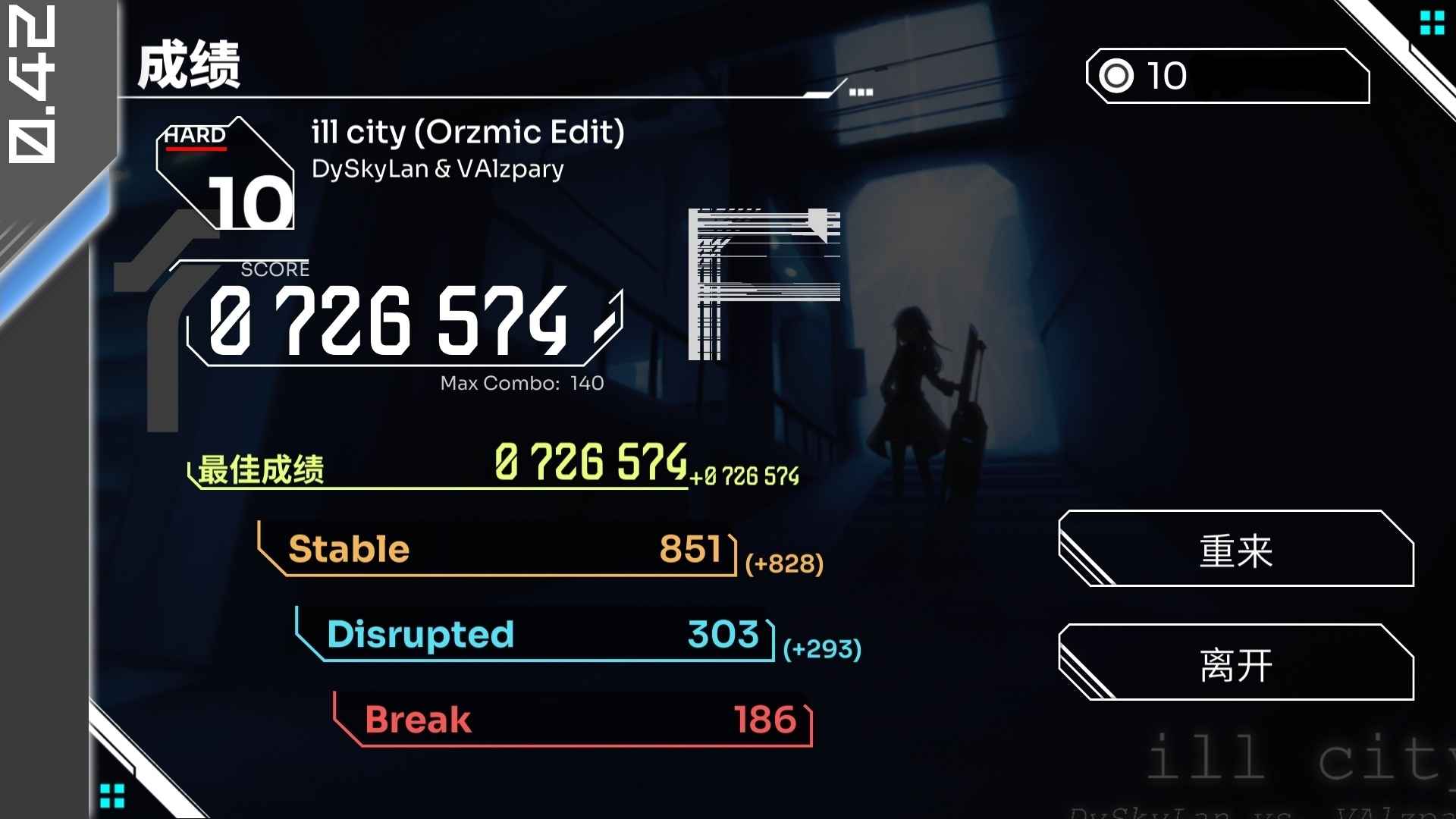The width and height of the screenshot is (1456, 819).
Task: Tap the artist name DySkyLan & VAIzpary
Action: 438,168
